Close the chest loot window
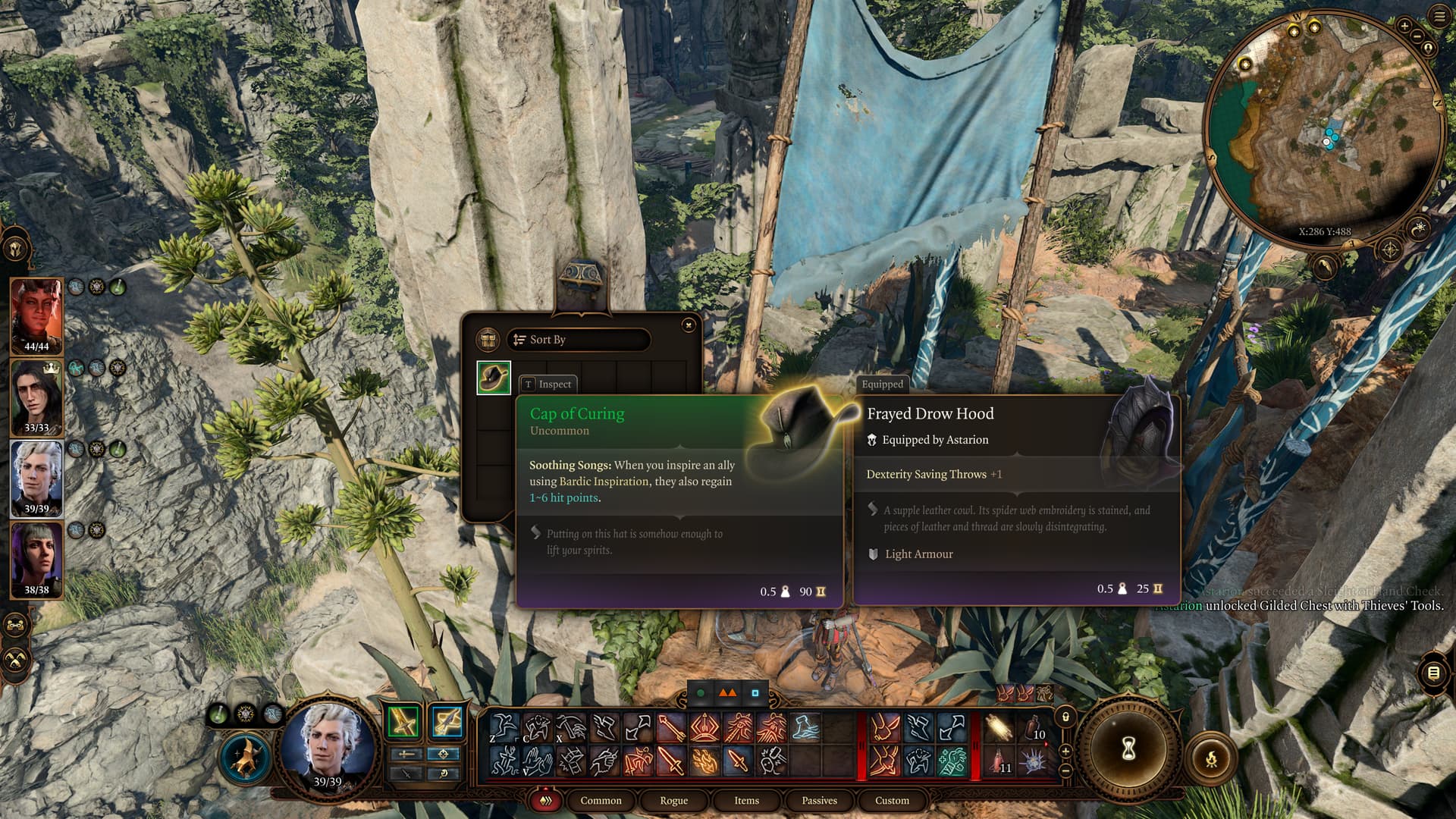Viewport: 1456px width, 819px height. (x=688, y=325)
